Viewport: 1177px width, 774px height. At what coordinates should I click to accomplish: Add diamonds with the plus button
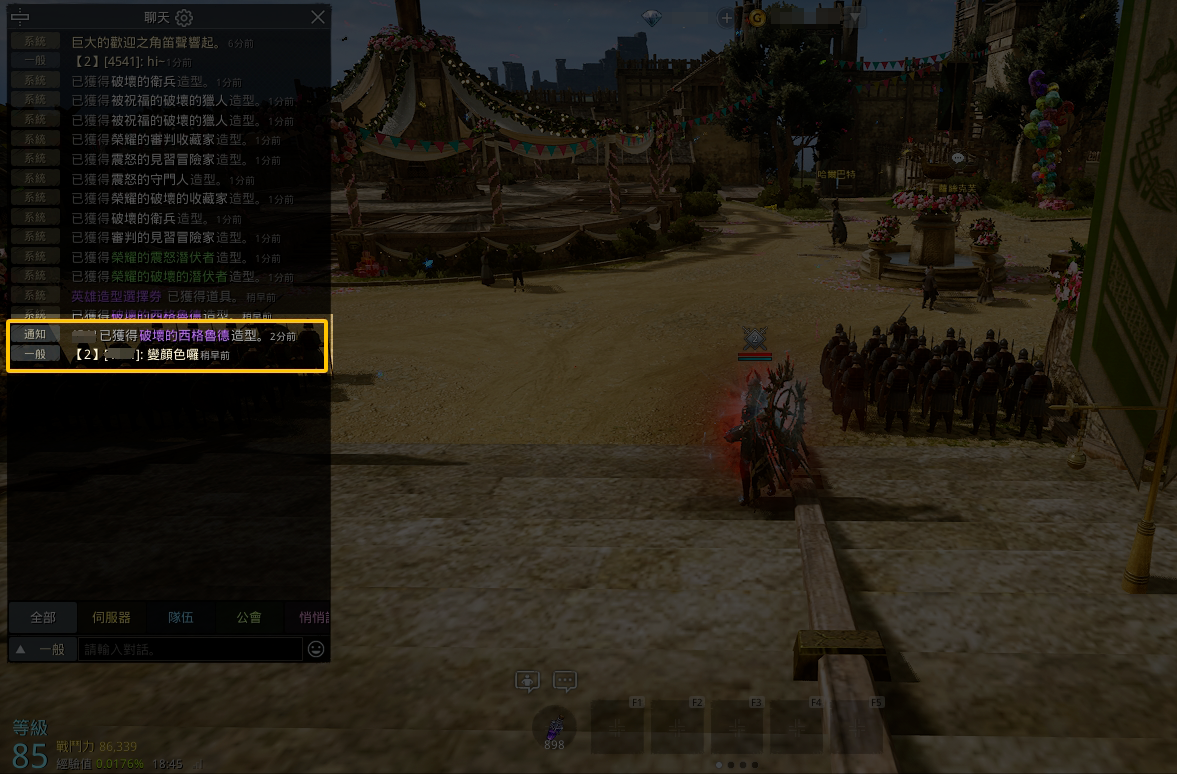[727, 17]
